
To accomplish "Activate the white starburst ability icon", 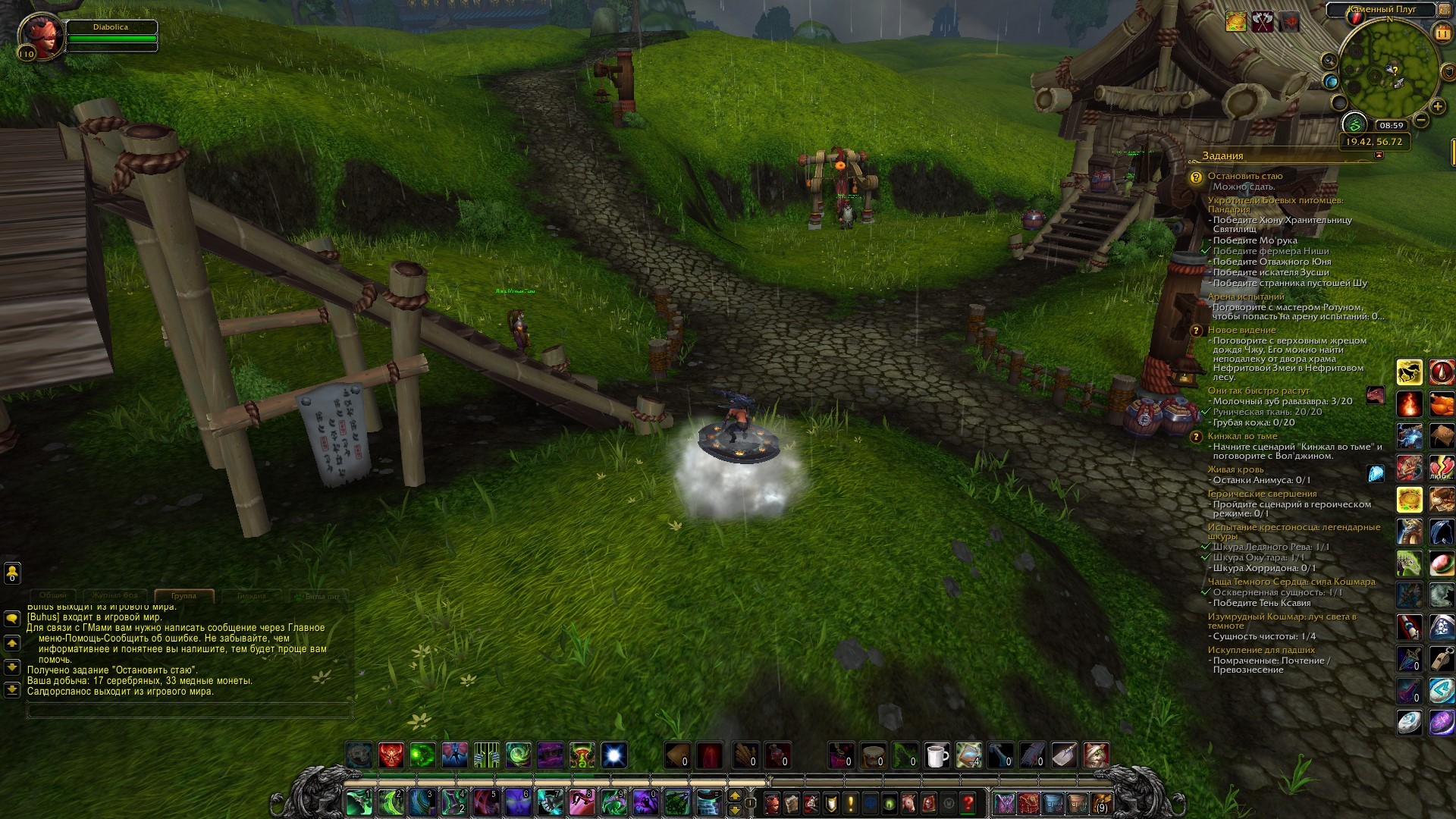I will point(613,755).
